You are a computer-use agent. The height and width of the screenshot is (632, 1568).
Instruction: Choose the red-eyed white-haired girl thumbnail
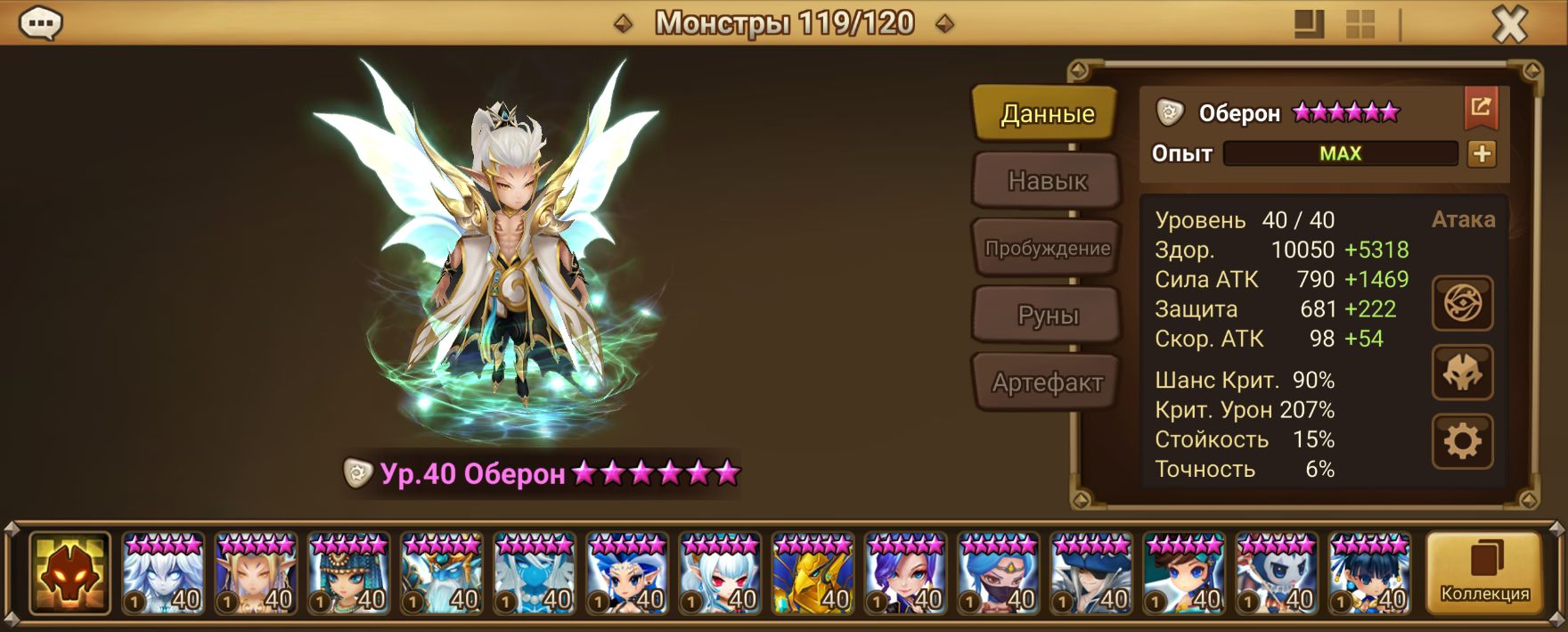pos(720,575)
